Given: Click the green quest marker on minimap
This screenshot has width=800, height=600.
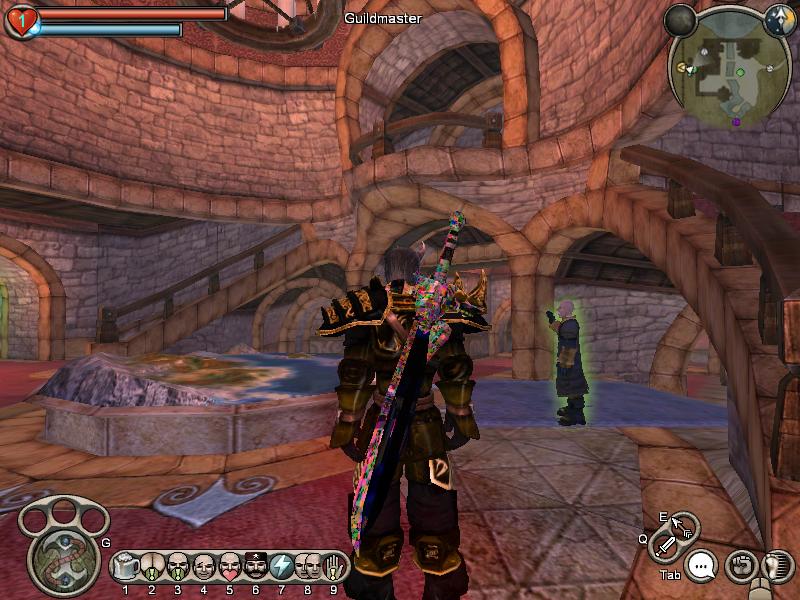Looking at the screenshot, I should point(740,72).
